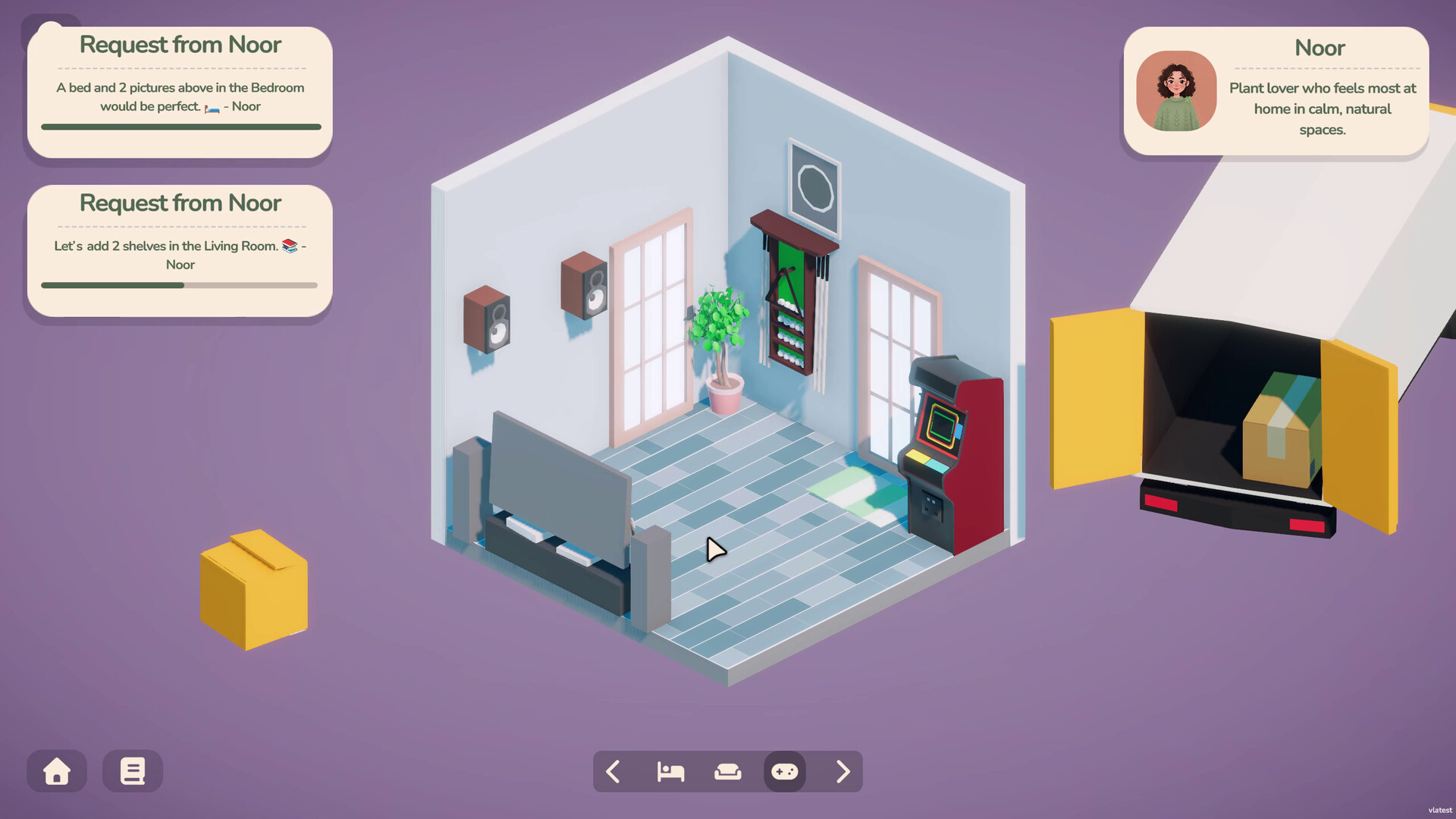The image size is (1456, 819).
Task: Switch to the living room sofa tab
Action: 728,772
